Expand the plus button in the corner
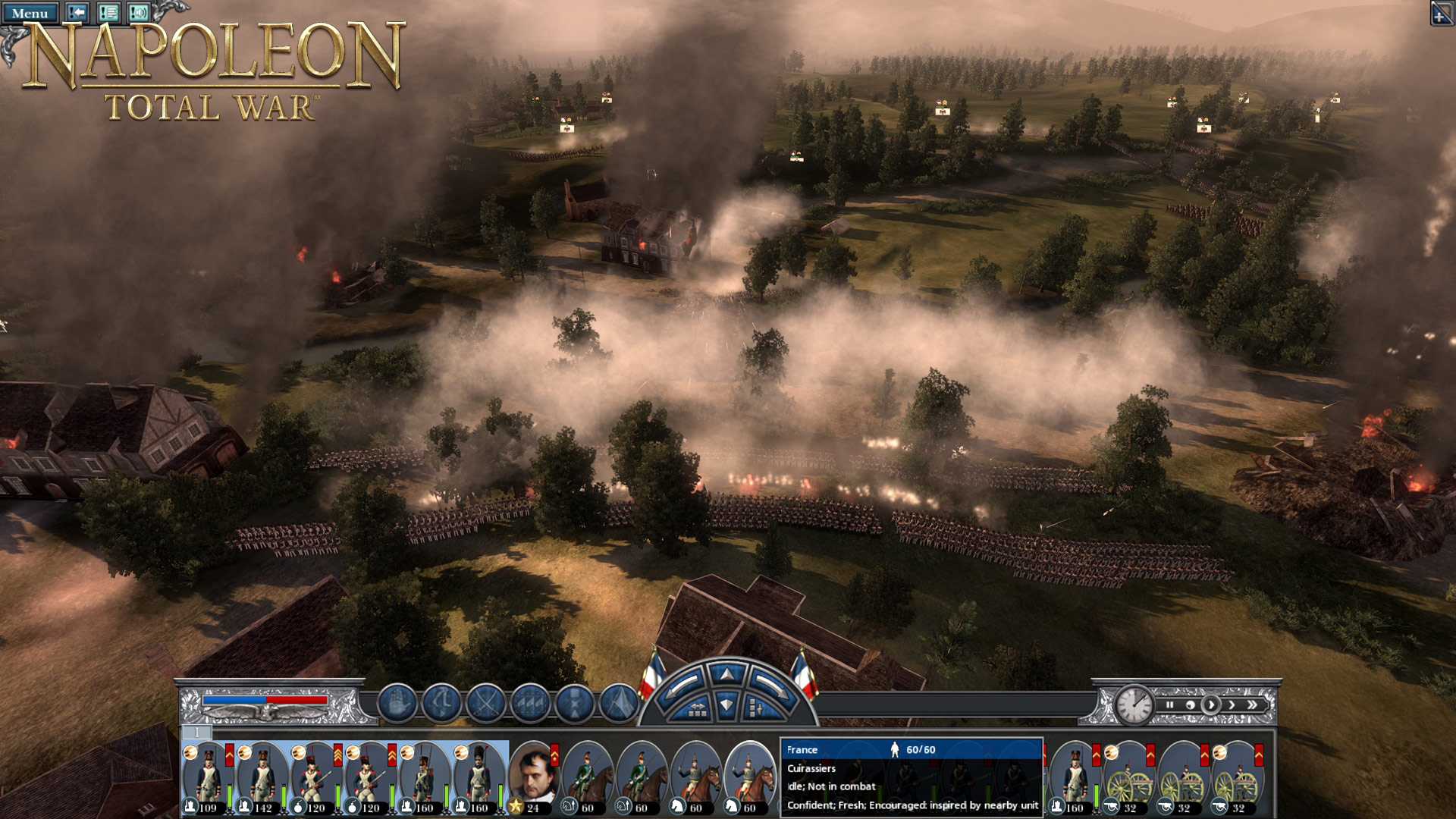Image resolution: width=1456 pixels, height=819 pixels. coord(1442,14)
